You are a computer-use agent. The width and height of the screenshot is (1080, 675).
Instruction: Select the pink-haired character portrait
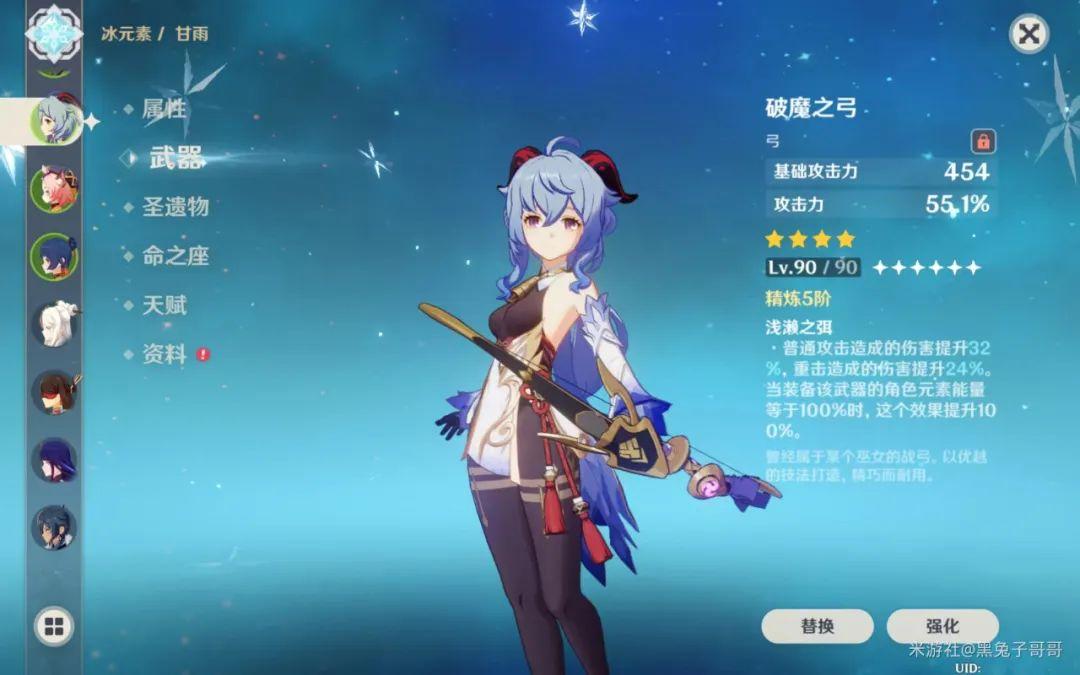[53, 188]
